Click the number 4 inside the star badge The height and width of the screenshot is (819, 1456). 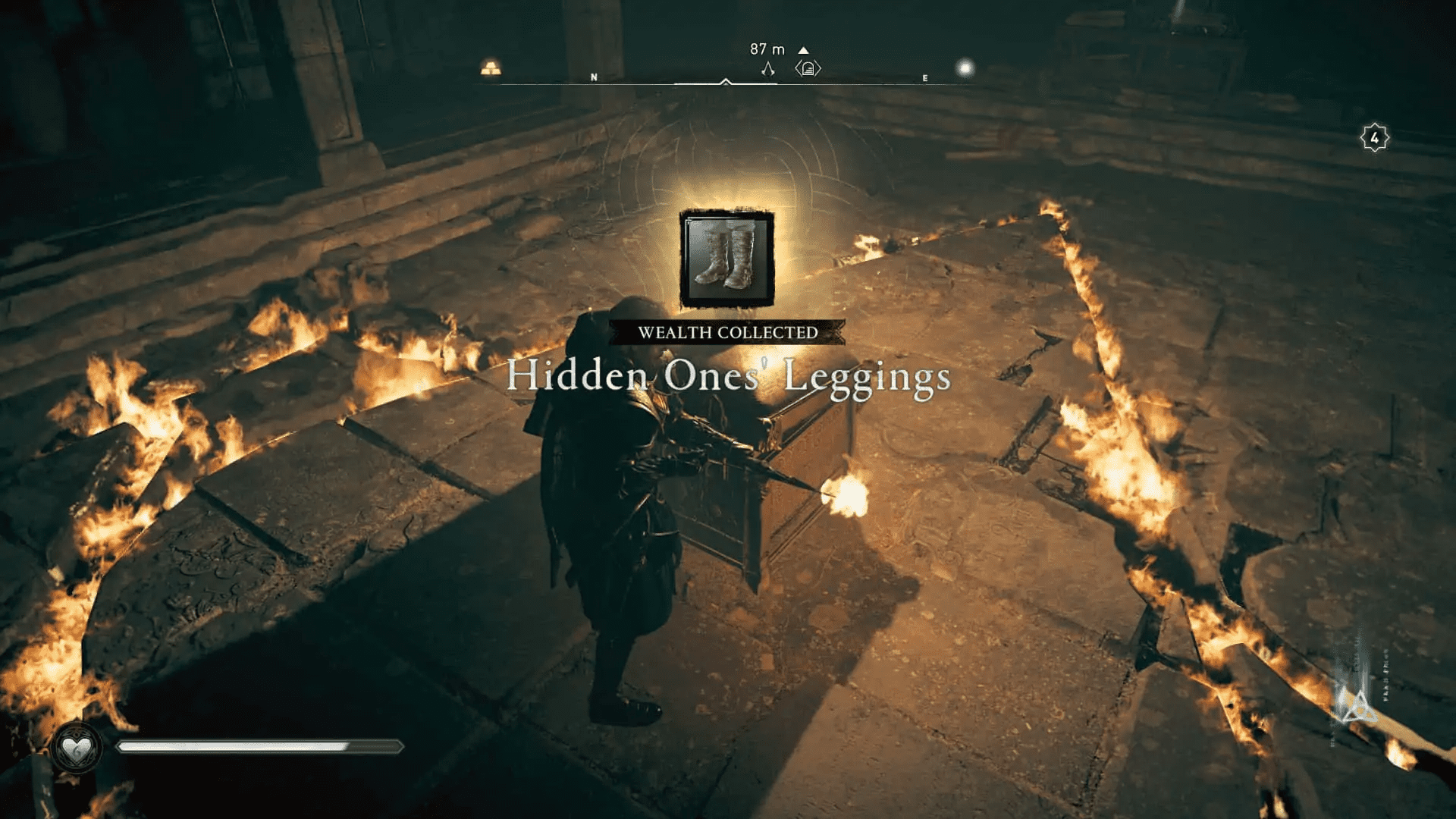1375,137
